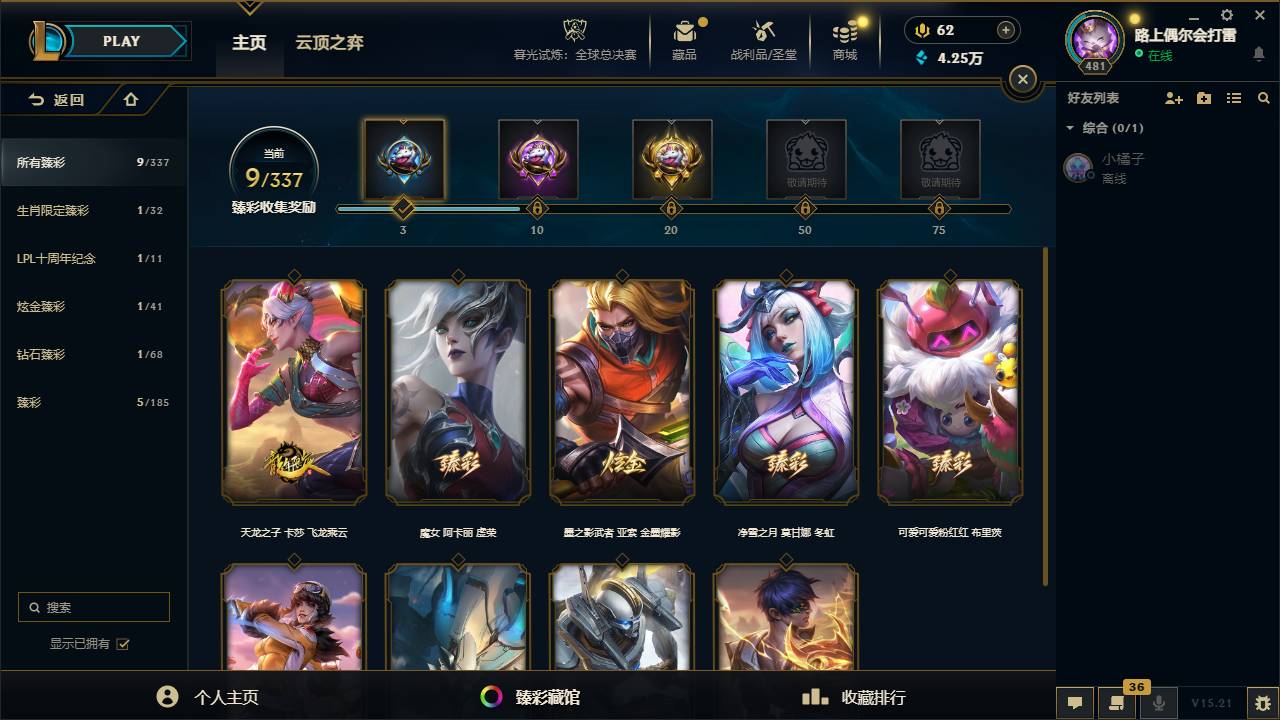Open chat via the speech bubble icon

click(x=1075, y=703)
